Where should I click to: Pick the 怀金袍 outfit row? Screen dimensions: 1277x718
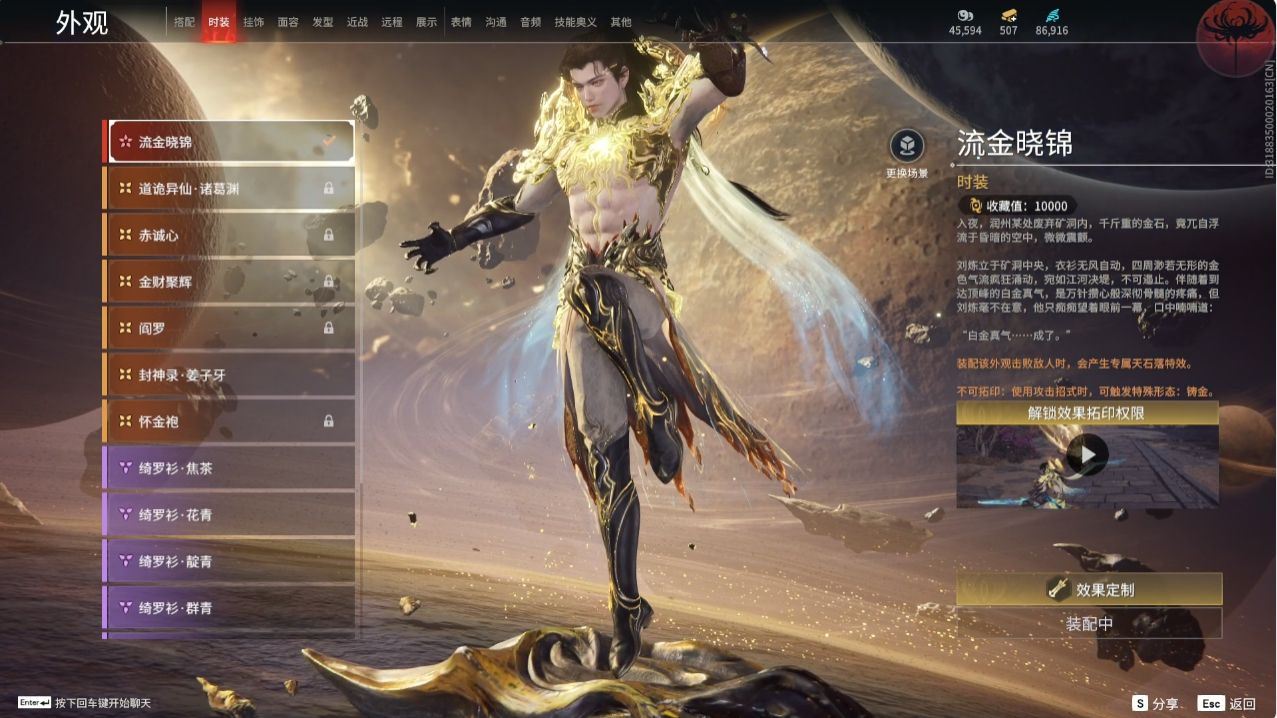[230, 421]
